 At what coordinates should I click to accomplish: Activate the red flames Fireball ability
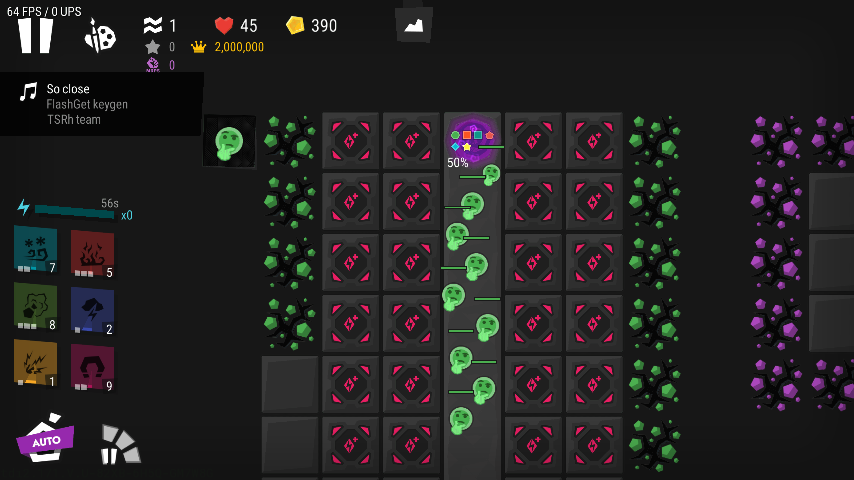[x=92, y=254]
